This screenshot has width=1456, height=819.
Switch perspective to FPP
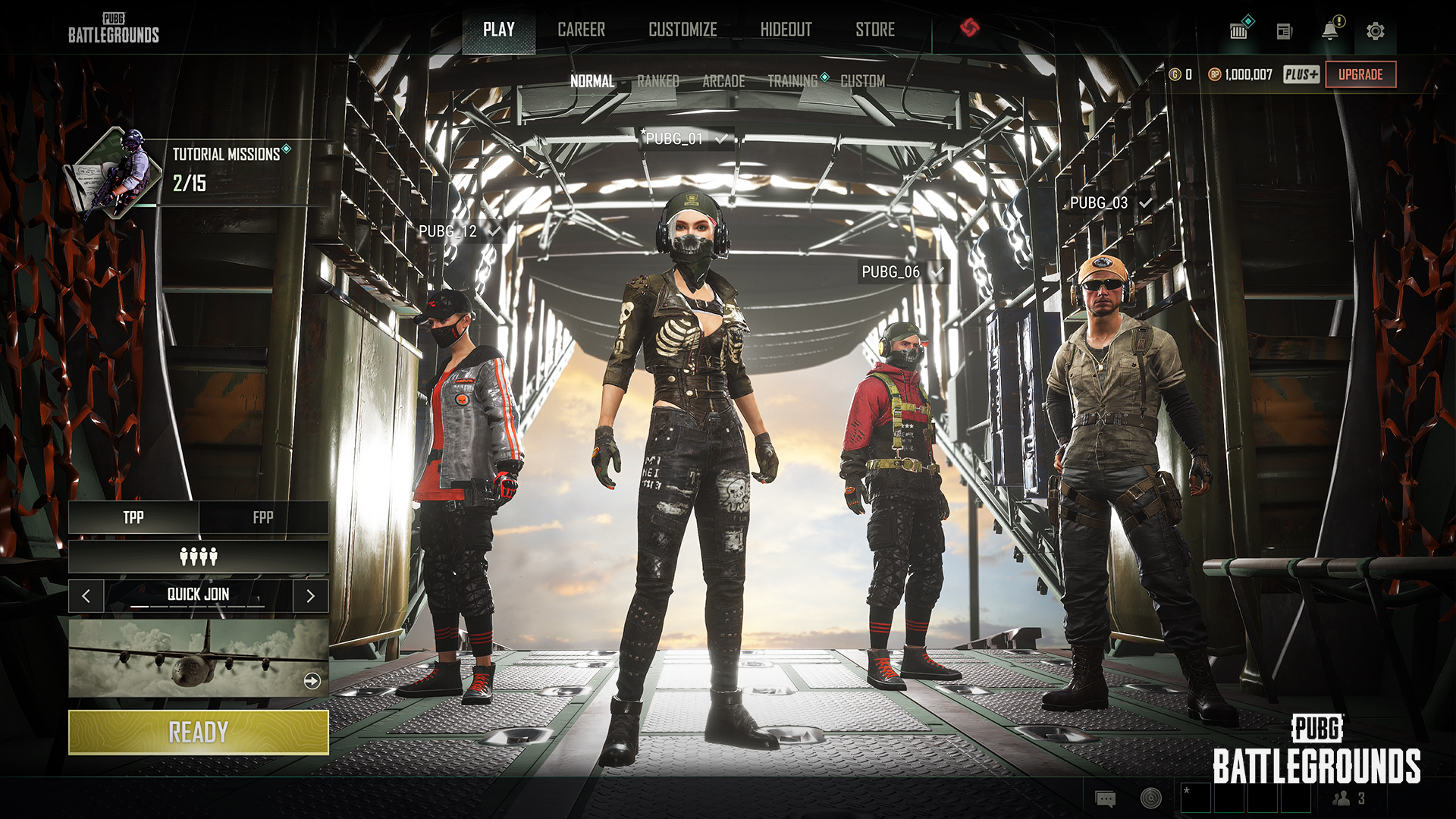pyautogui.click(x=263, y=517)
